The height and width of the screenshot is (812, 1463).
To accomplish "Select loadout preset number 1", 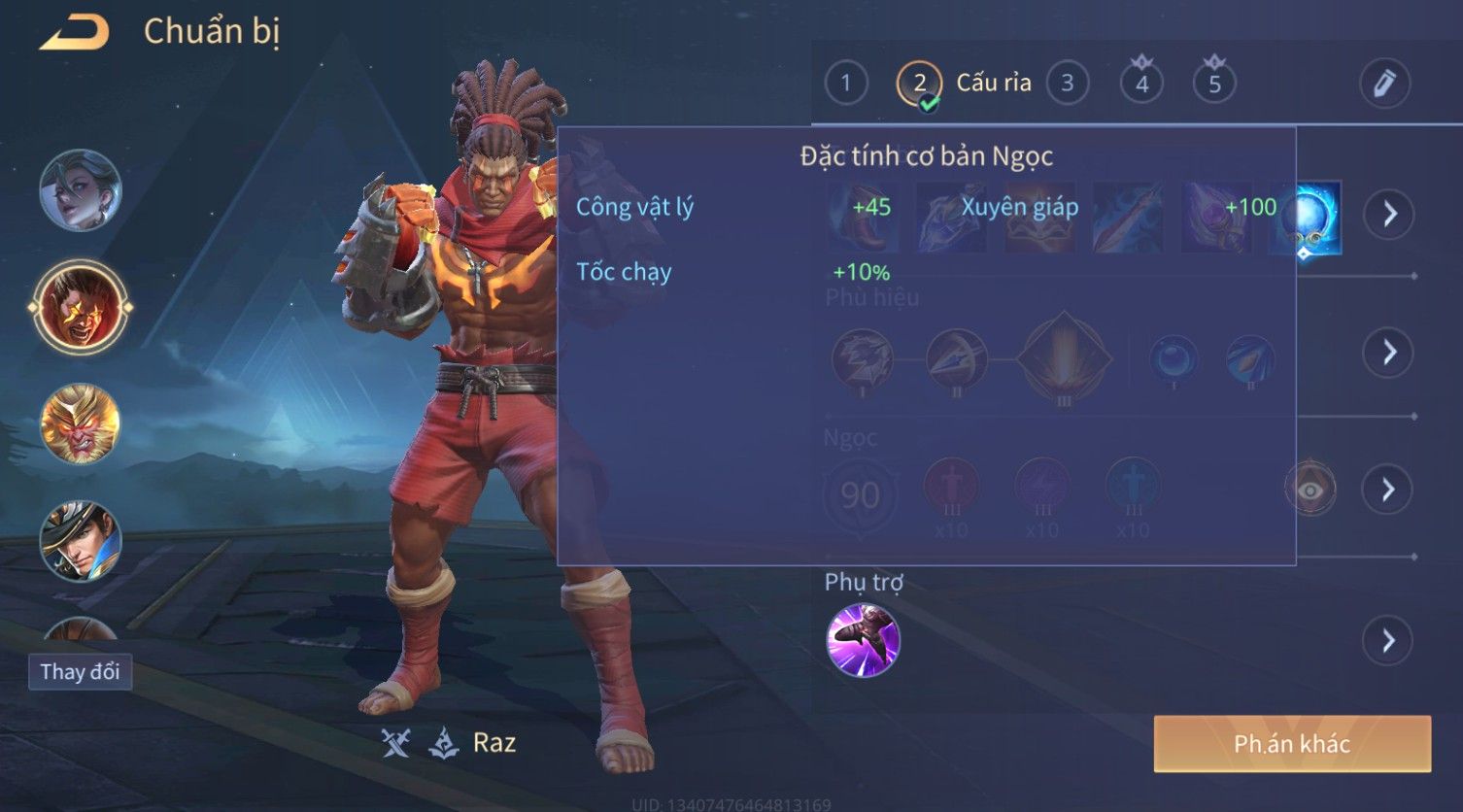I will pyautogui.click(x=846, y=84).
